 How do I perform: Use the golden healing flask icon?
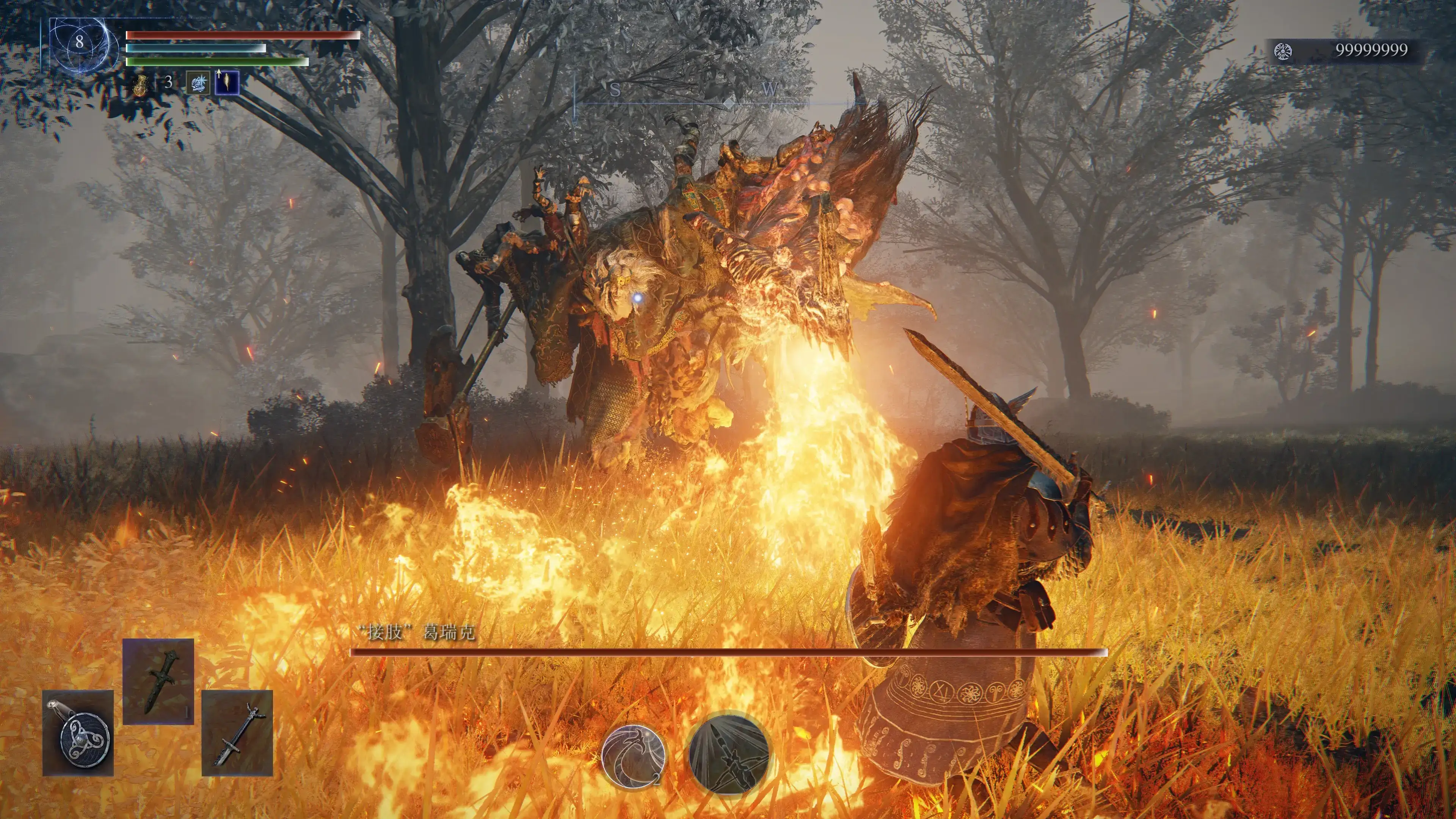[x=141, y=84]
